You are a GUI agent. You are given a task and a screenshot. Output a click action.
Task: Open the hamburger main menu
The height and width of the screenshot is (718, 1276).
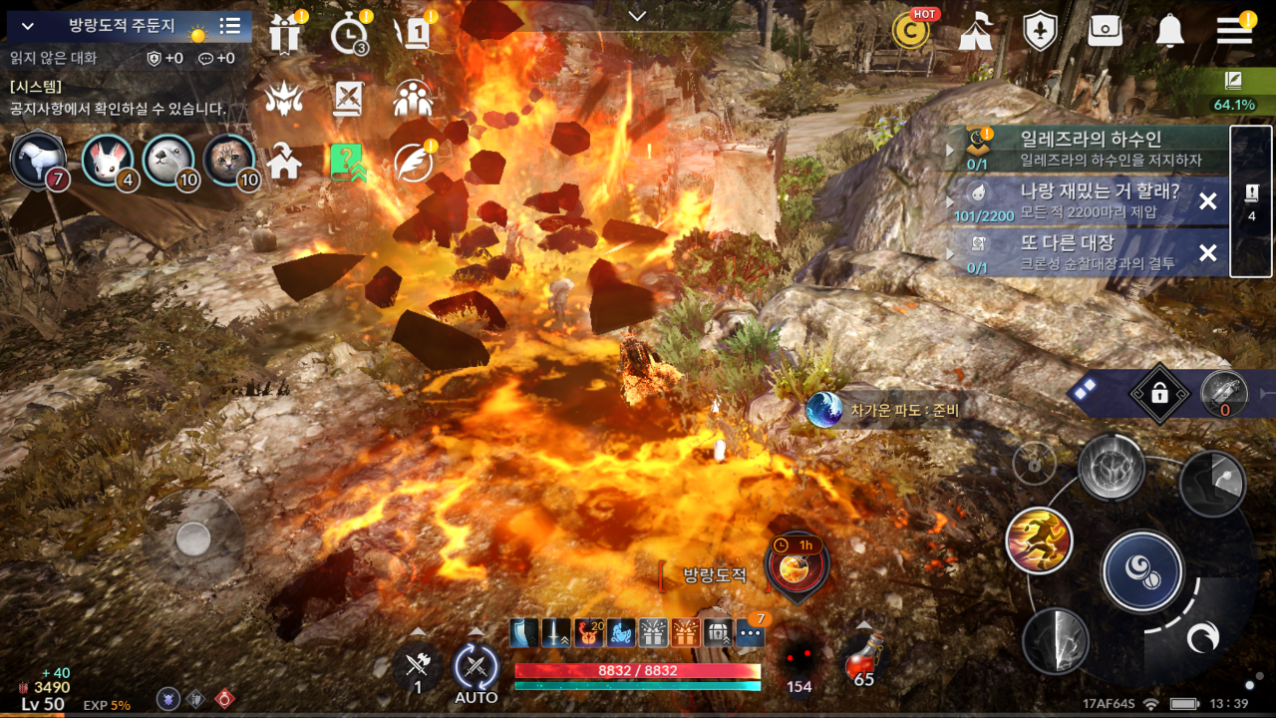pyautogui.click(x=1234, y=31)
